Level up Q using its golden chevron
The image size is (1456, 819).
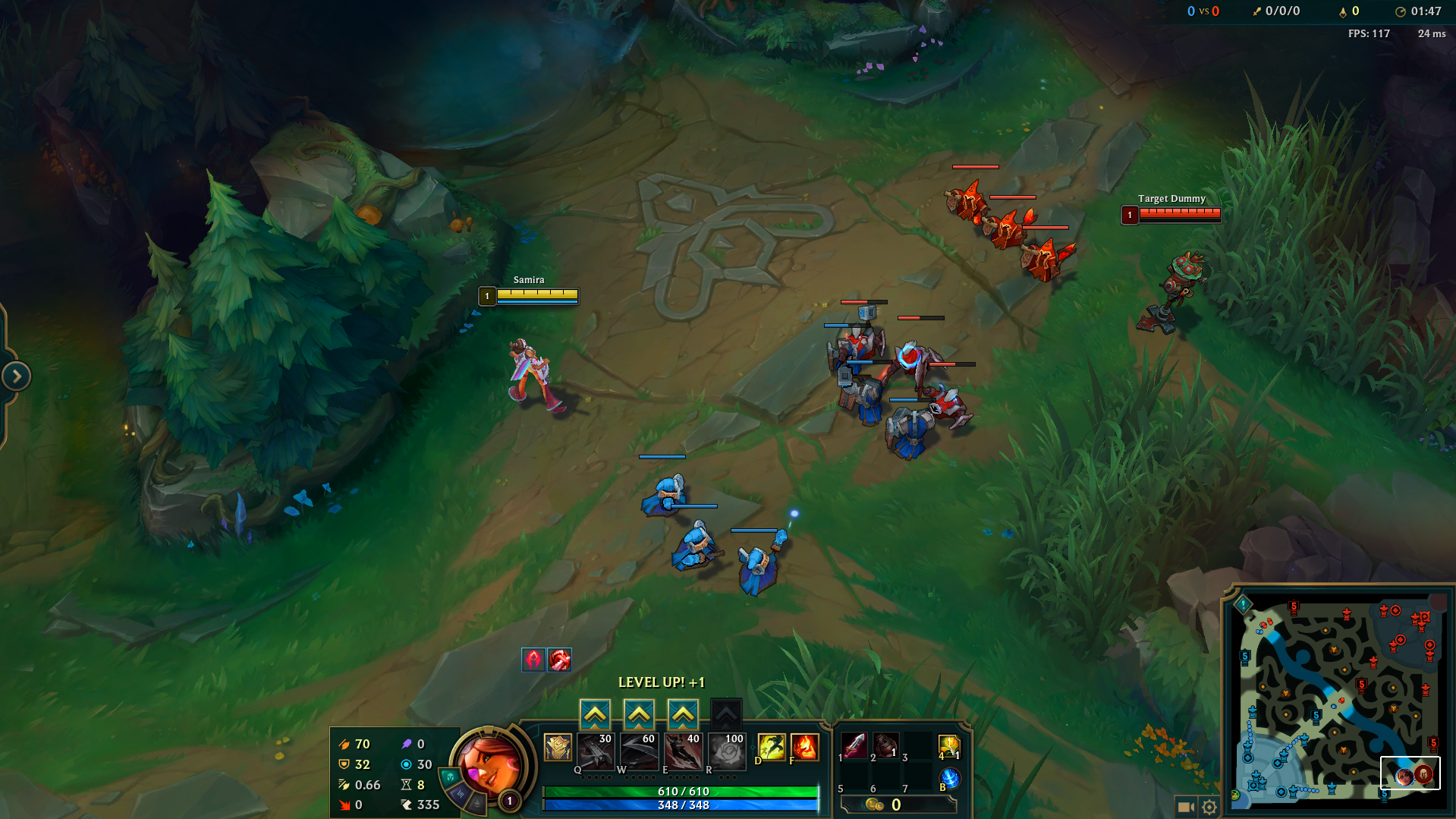click(x=596, y=712)
